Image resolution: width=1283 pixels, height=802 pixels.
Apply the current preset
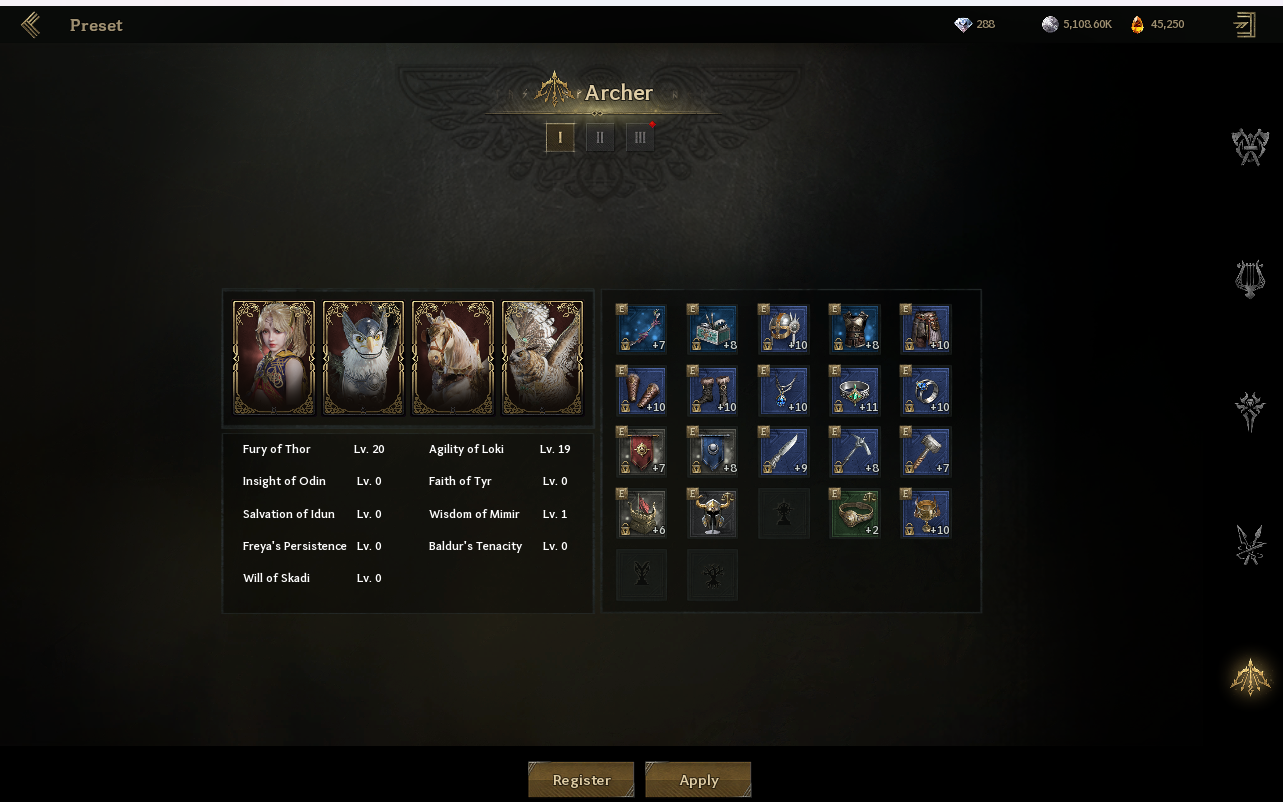(x=698, y=780)
